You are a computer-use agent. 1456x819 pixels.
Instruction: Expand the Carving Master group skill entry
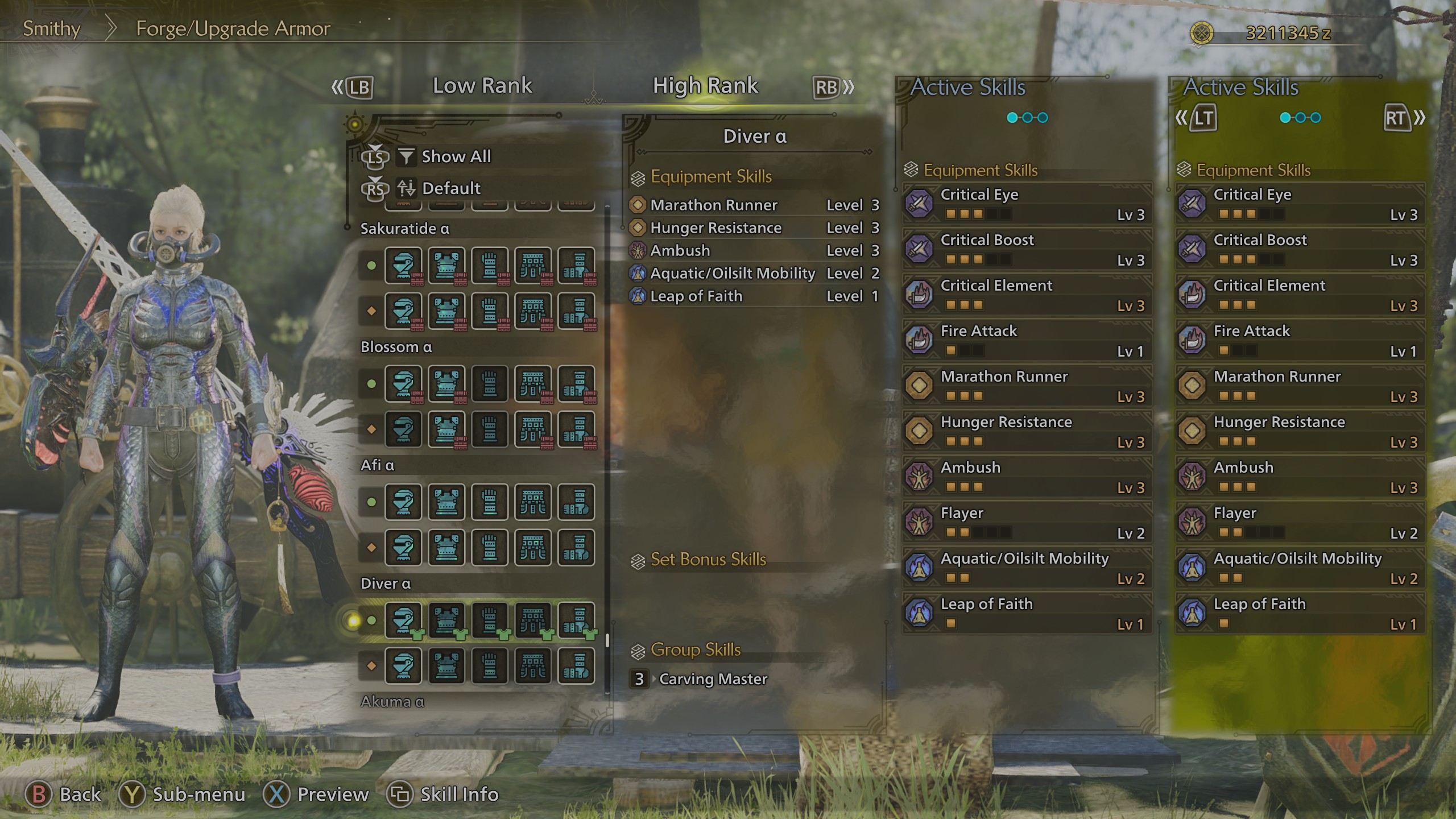(713, 679)
